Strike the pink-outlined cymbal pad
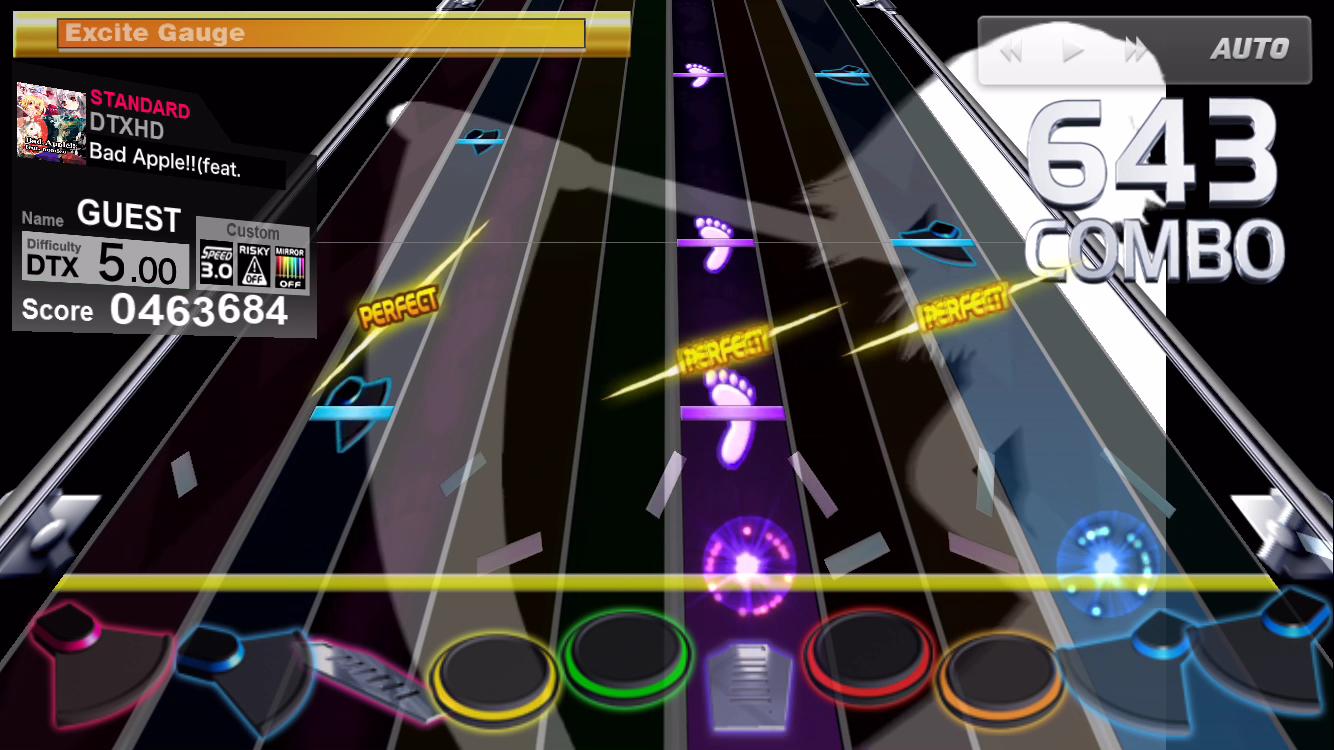This screenshot has height=750, width=1334. 90,650
